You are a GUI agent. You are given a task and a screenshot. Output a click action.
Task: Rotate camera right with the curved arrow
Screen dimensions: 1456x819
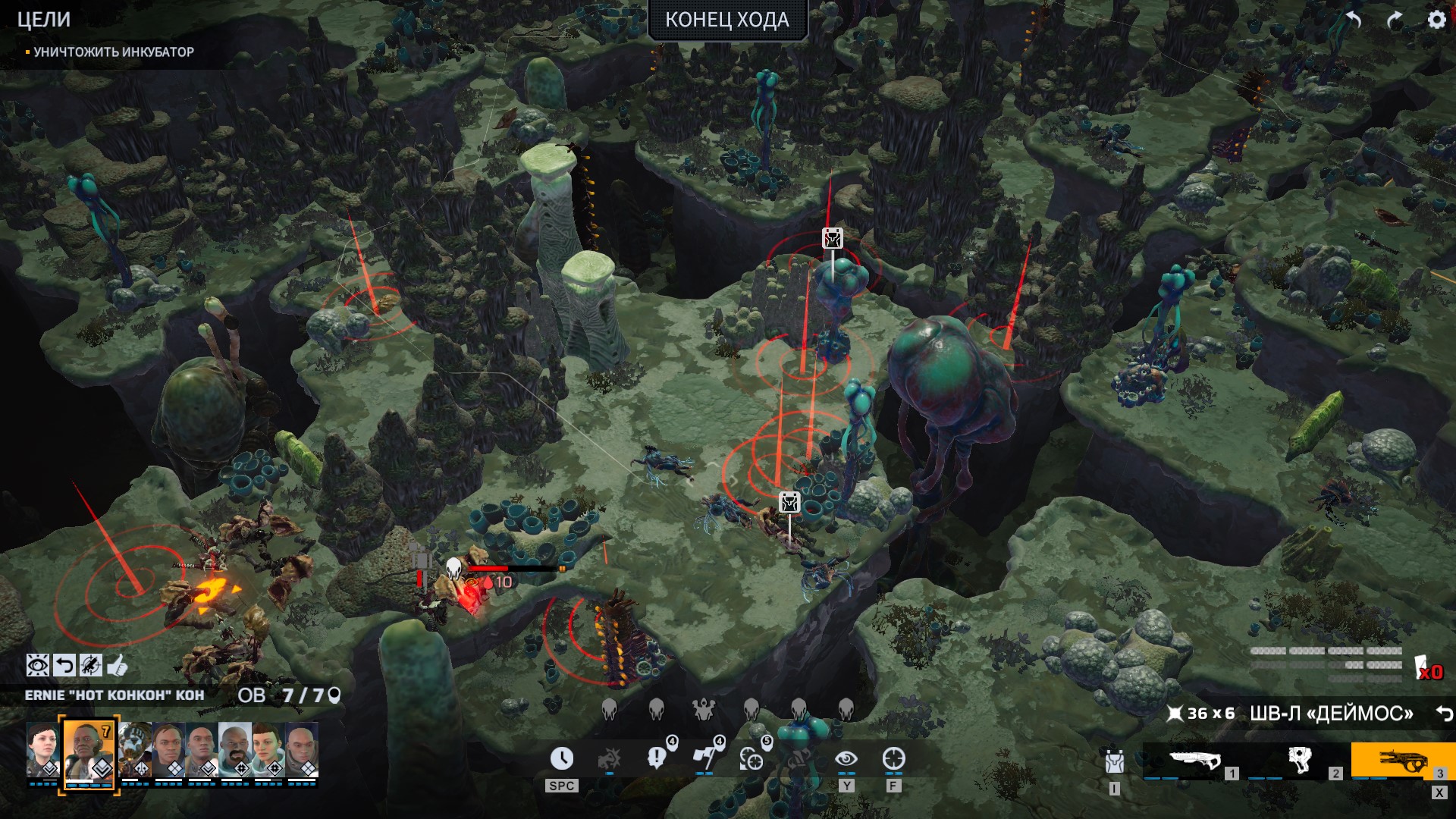point(1395,20)
